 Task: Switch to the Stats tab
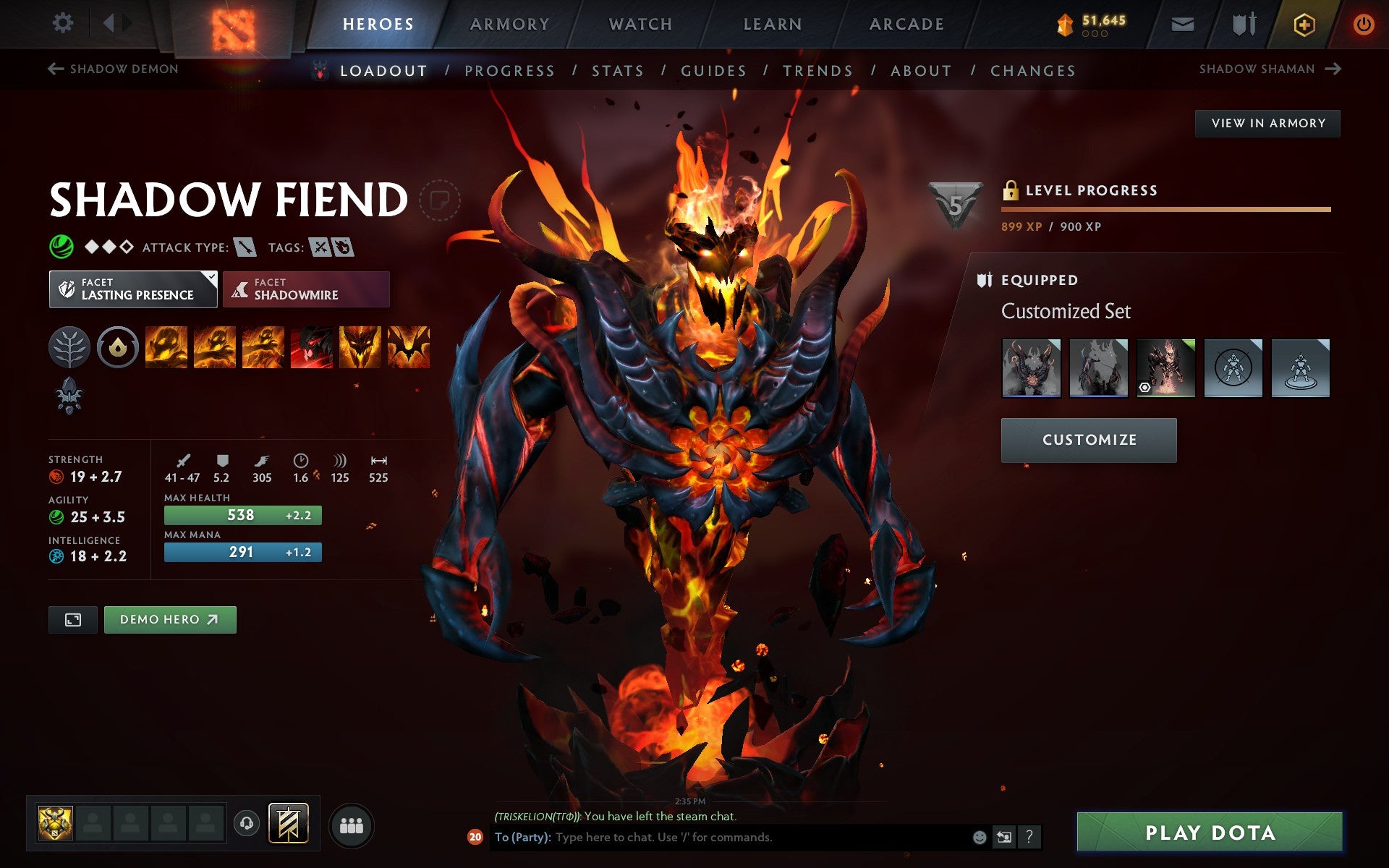(616, 70)
